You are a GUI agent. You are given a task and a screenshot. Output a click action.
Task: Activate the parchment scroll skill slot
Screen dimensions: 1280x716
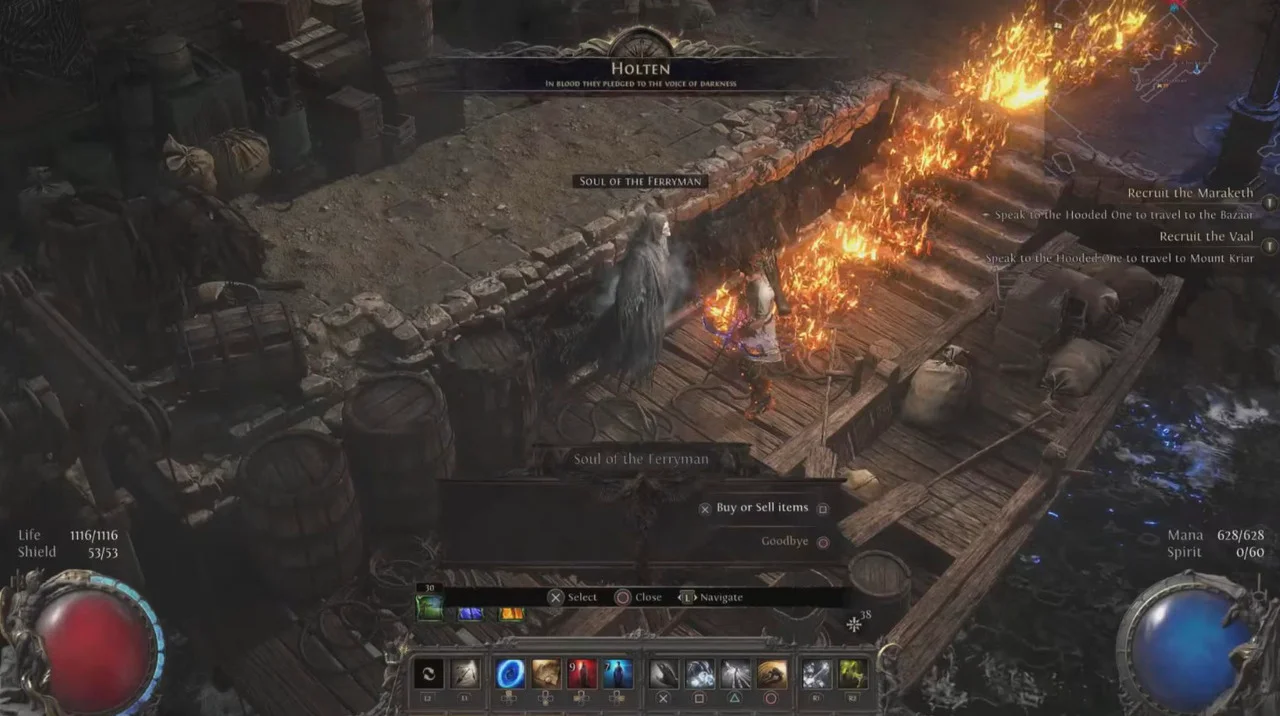[x=546, y=674]
